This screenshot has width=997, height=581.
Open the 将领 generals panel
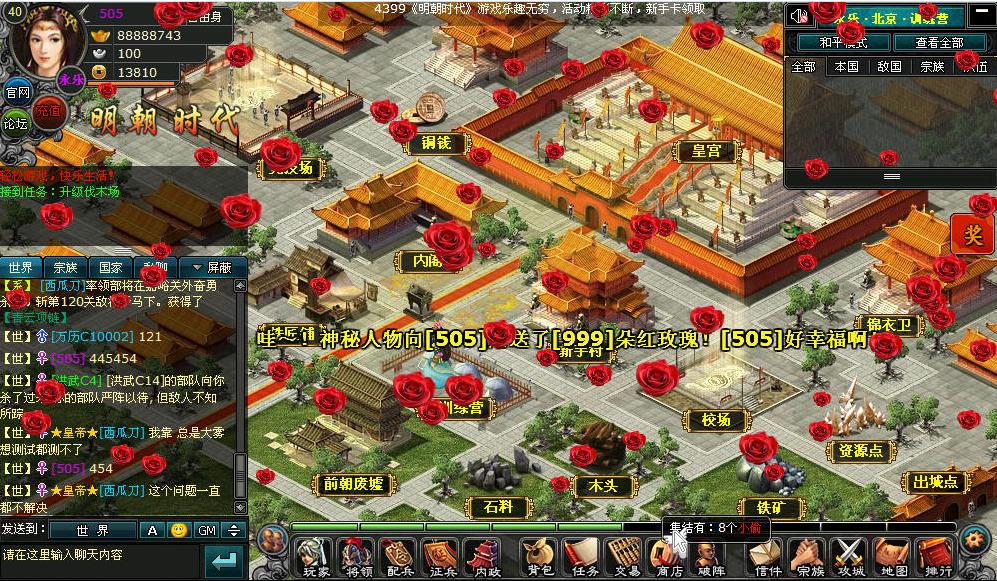(x=357, y=557)
